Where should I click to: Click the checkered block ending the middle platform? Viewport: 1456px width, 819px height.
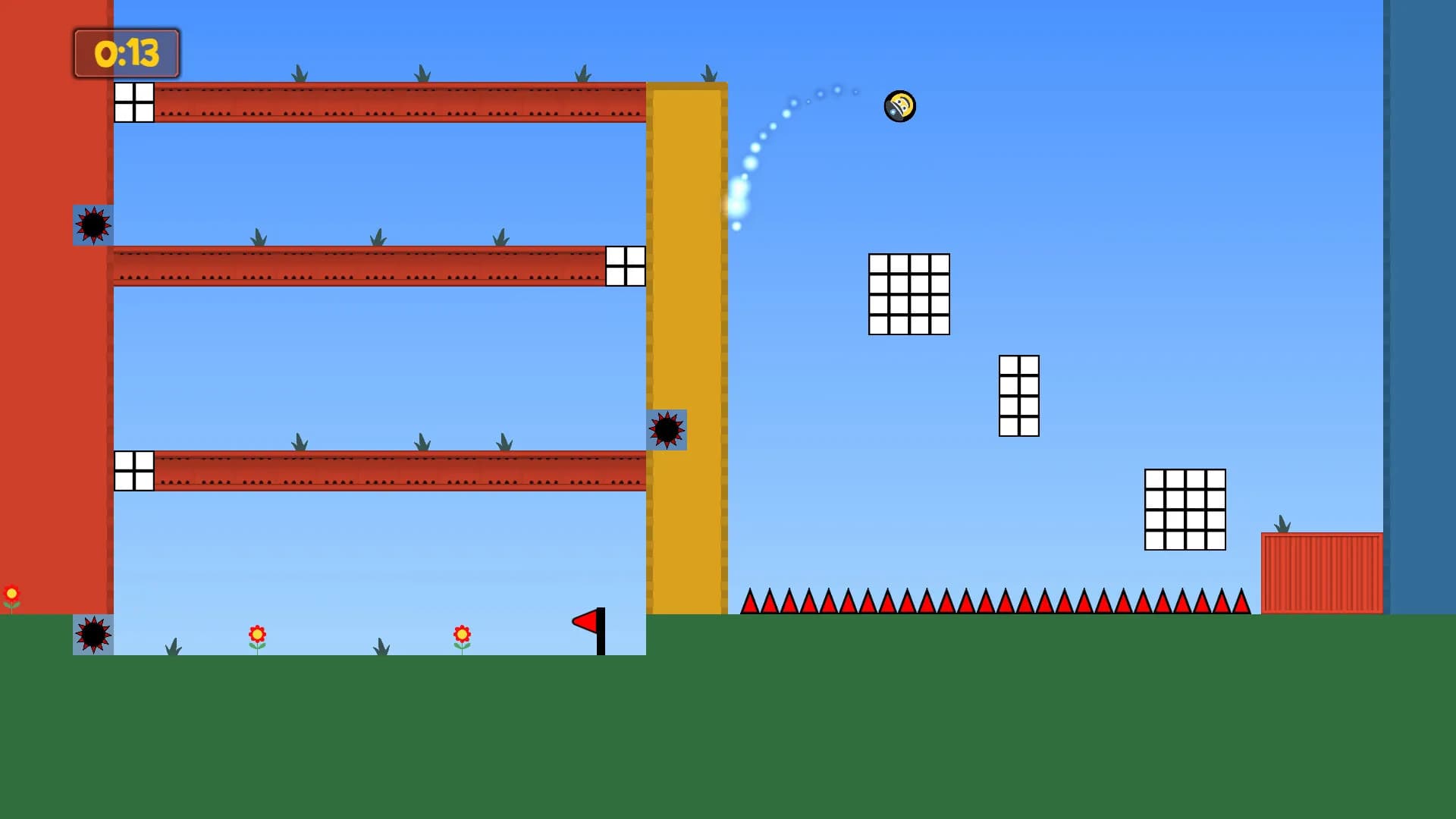tap(625, 267)
